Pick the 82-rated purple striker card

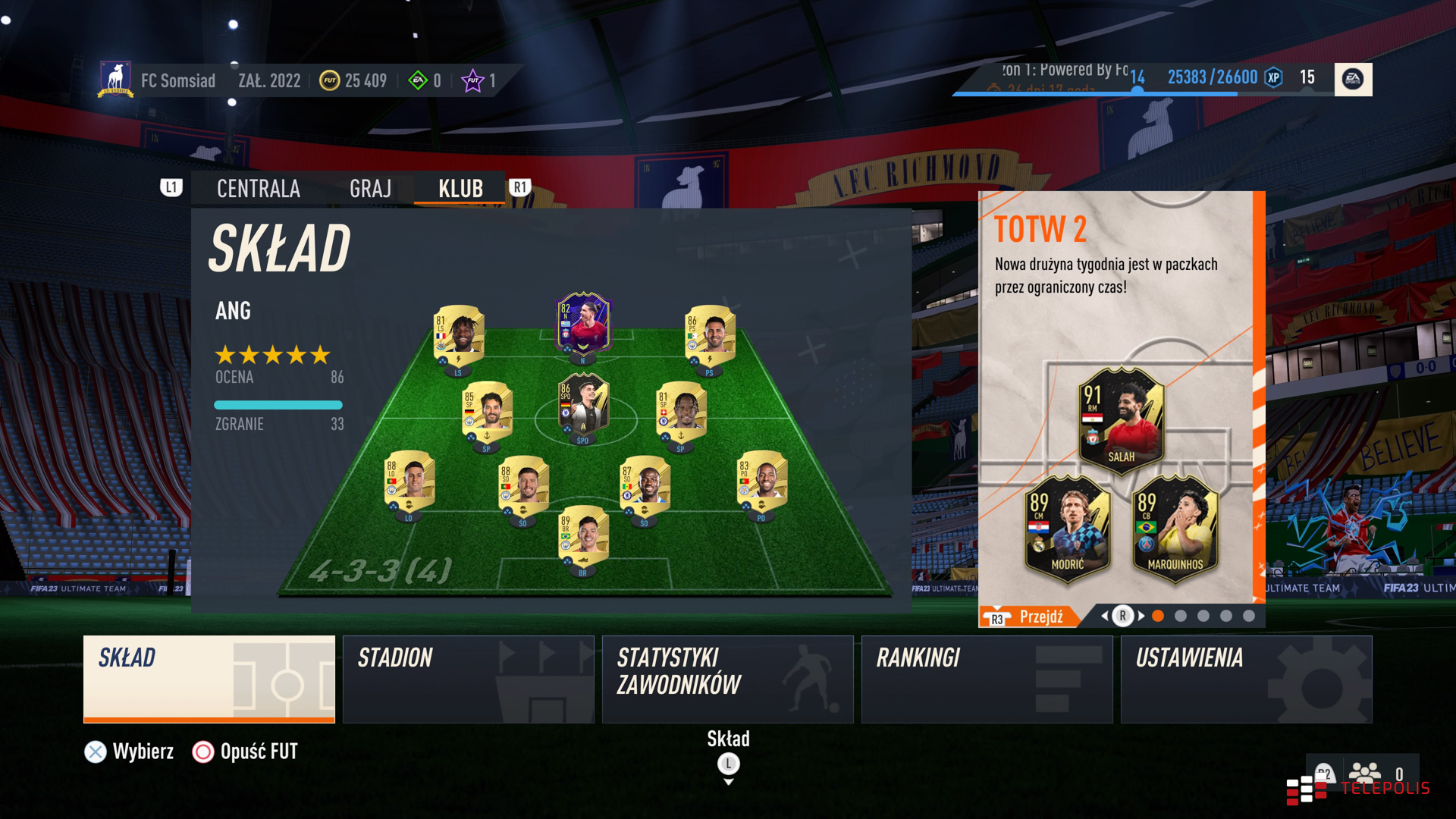(x=583, y=325)
